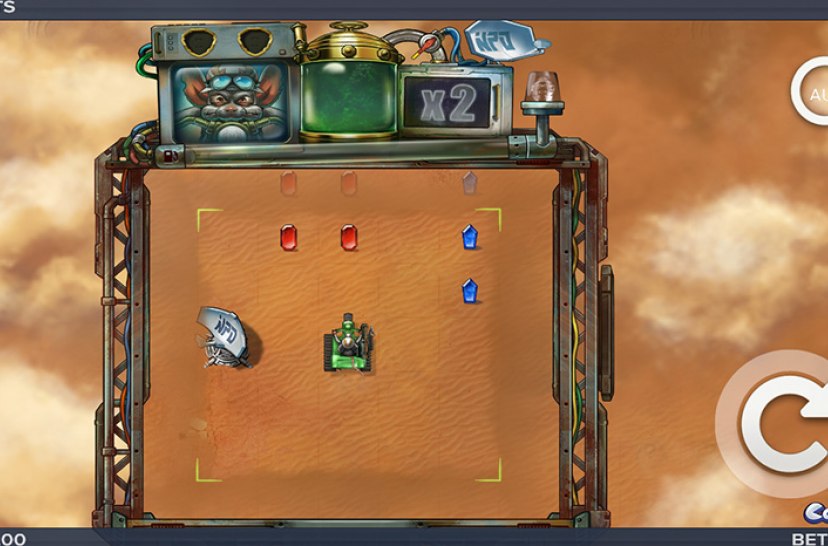Spin using the circular arrow button

tap(782, 424)
